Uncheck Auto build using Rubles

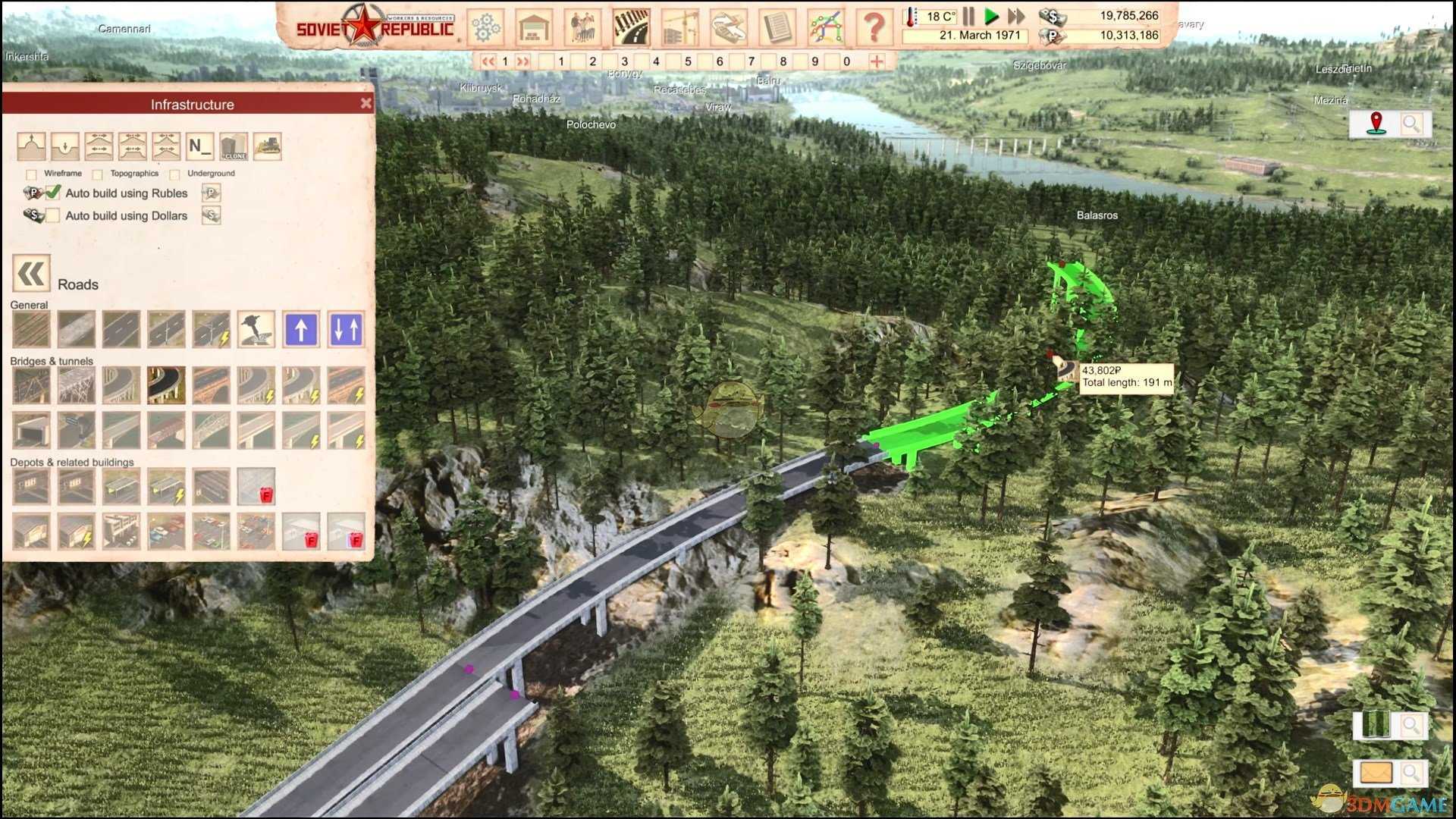click(53, 193)
